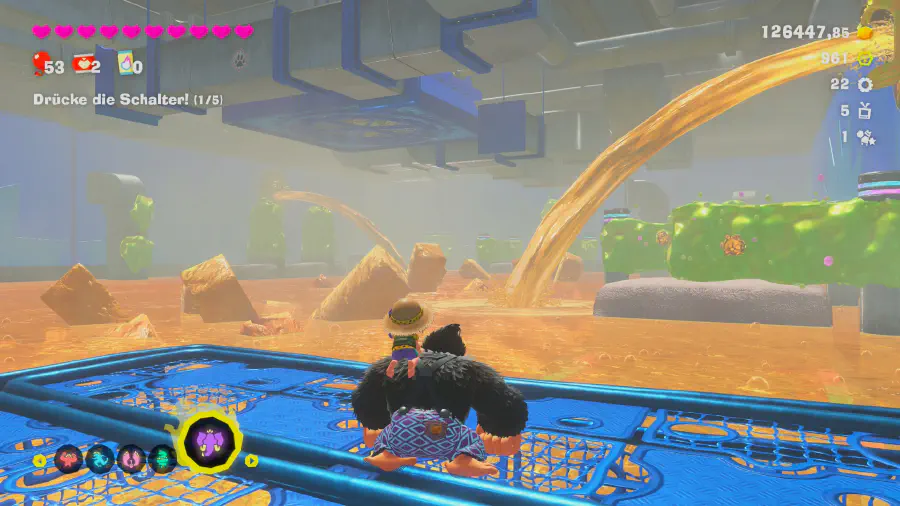The height and width of the screenshot is (506, 900).
Task: Switch to the pink Ostrich Bananza icon
Action: pos(132,459)
